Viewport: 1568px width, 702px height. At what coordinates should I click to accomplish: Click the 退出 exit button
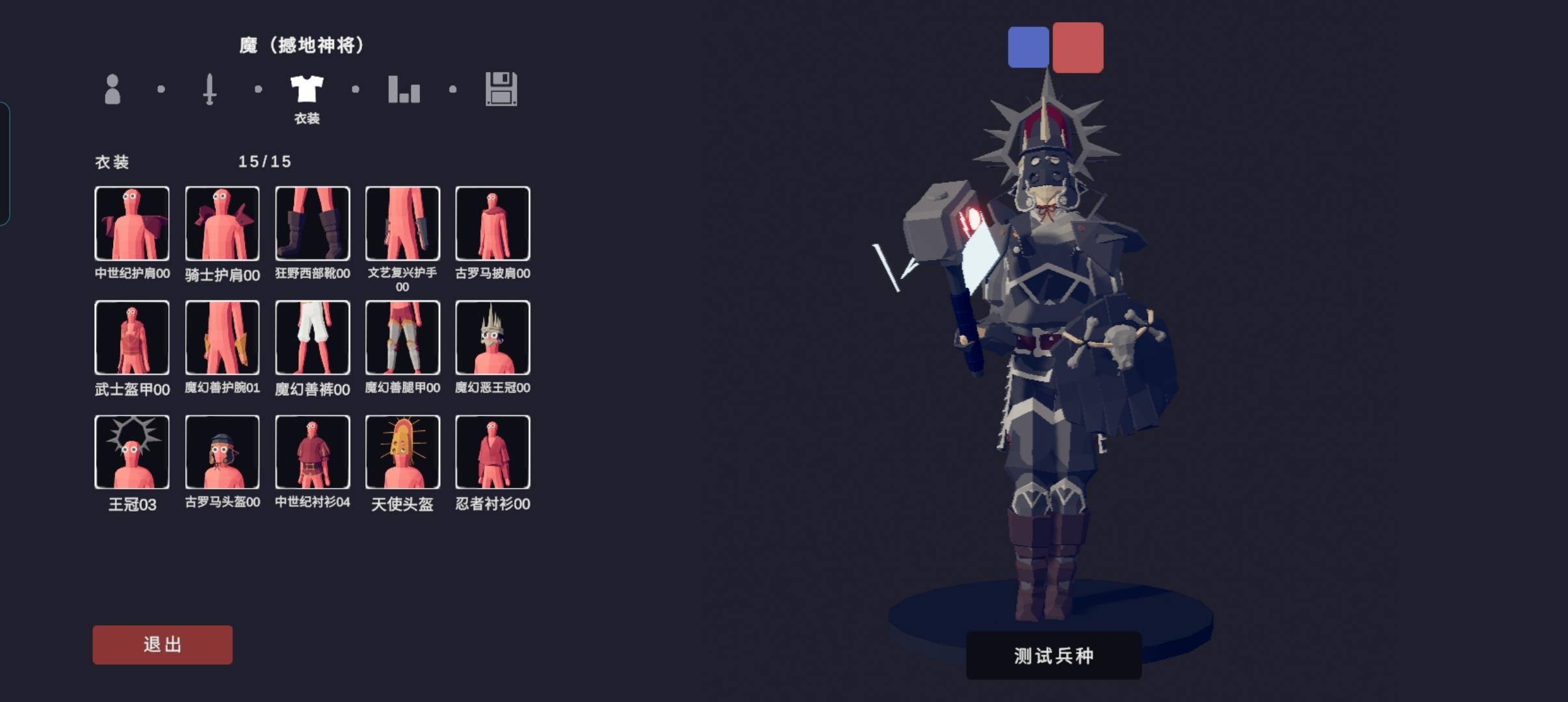click(x=163, y=644)
